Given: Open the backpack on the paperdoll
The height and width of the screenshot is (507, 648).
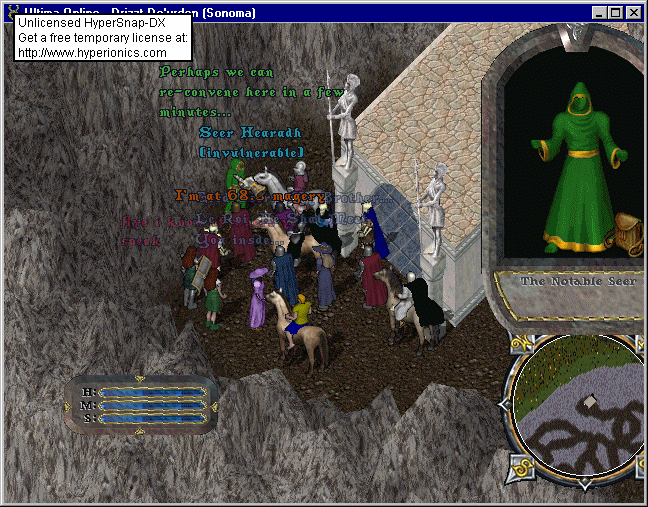Looking at the screenshot, I should pos(627,231).
